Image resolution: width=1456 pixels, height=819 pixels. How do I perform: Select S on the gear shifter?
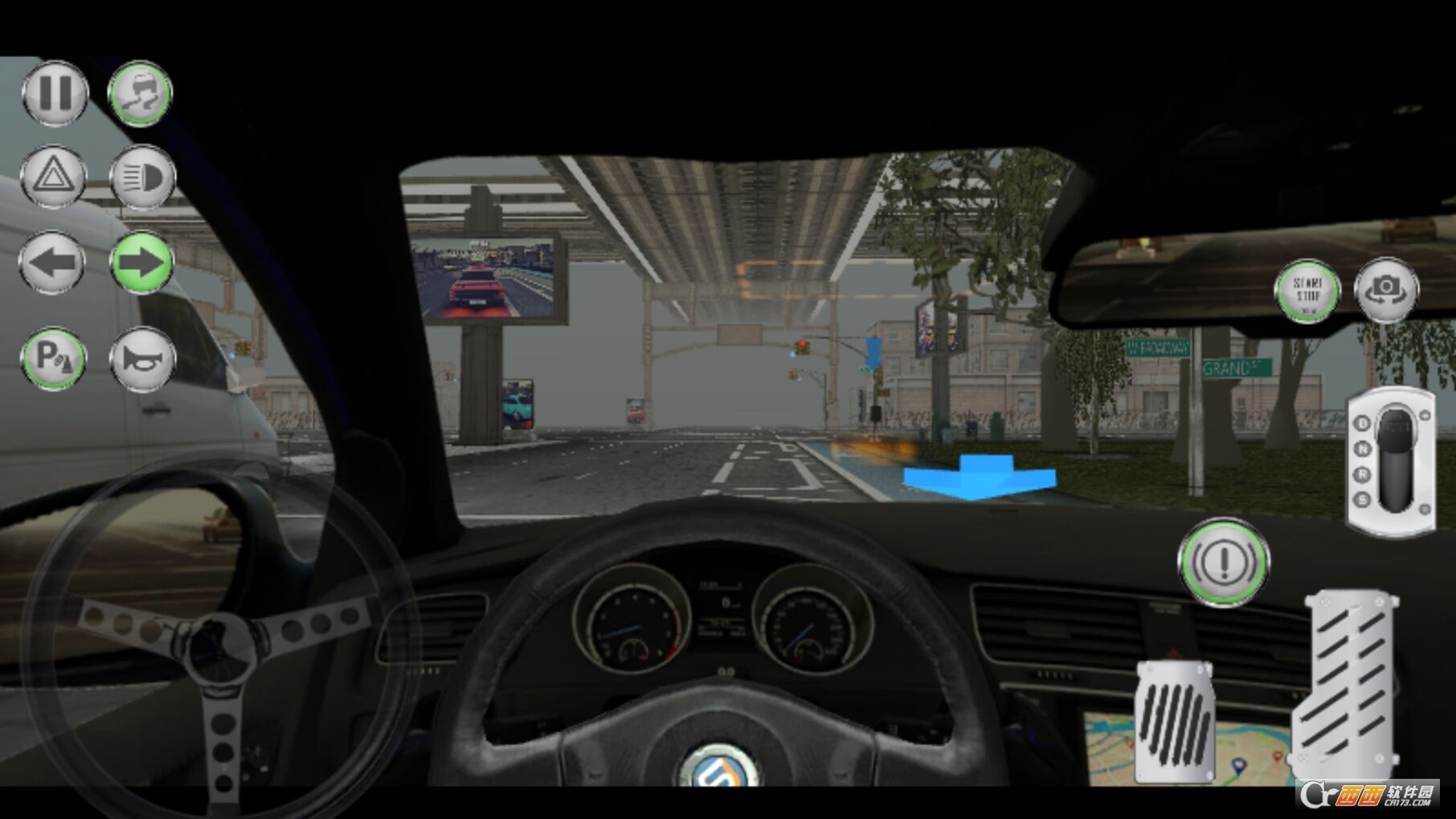click(x=1363, y=499)
